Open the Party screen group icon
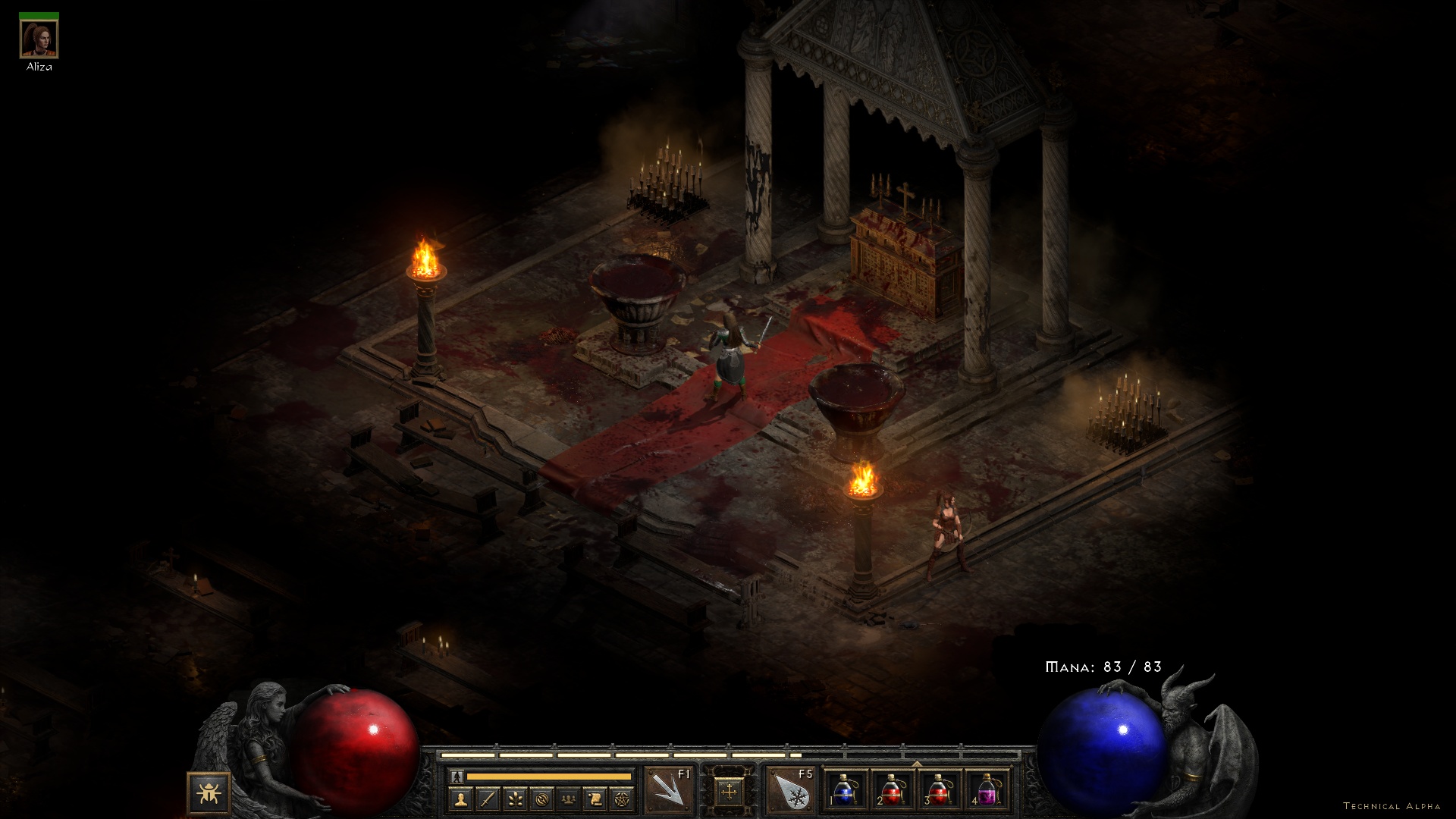The height and width of the screenshot is (819, 1456). click(x=568, y=799)
